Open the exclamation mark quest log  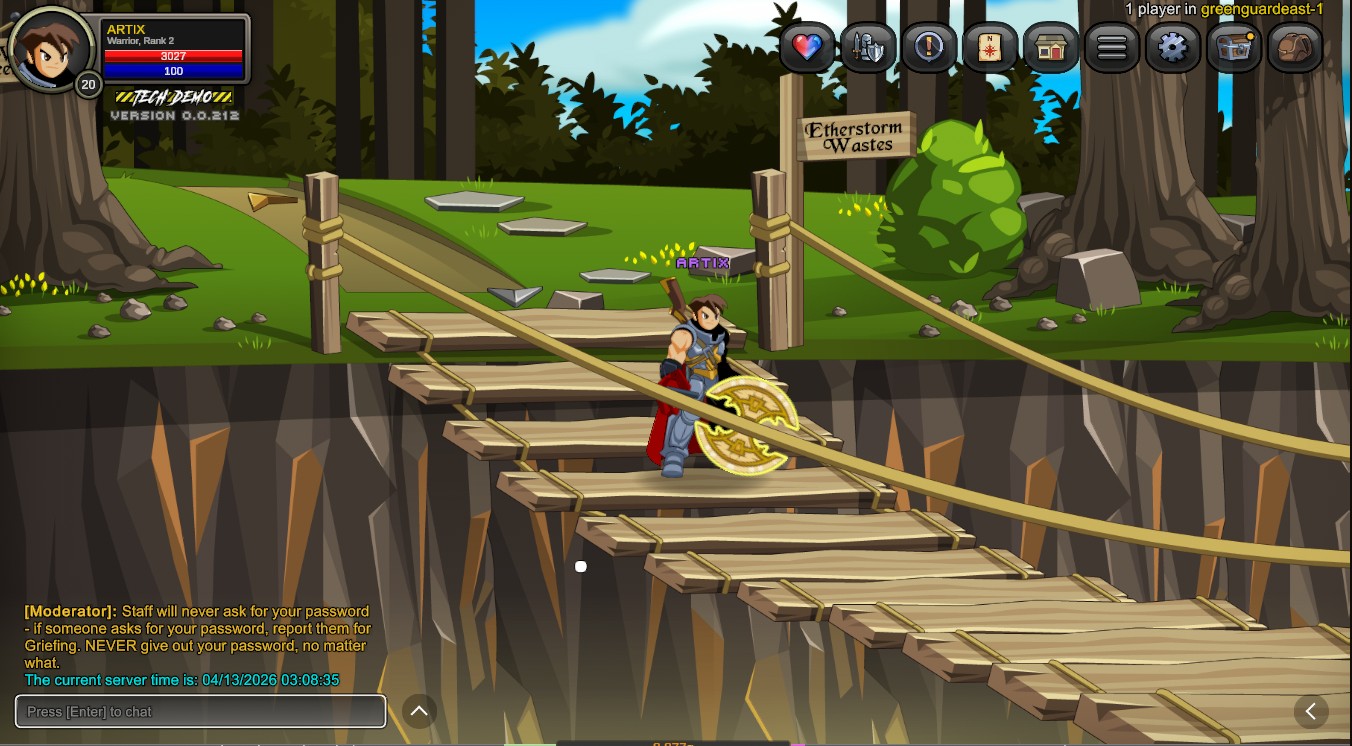pyautogui.click(x=929, y=47)
